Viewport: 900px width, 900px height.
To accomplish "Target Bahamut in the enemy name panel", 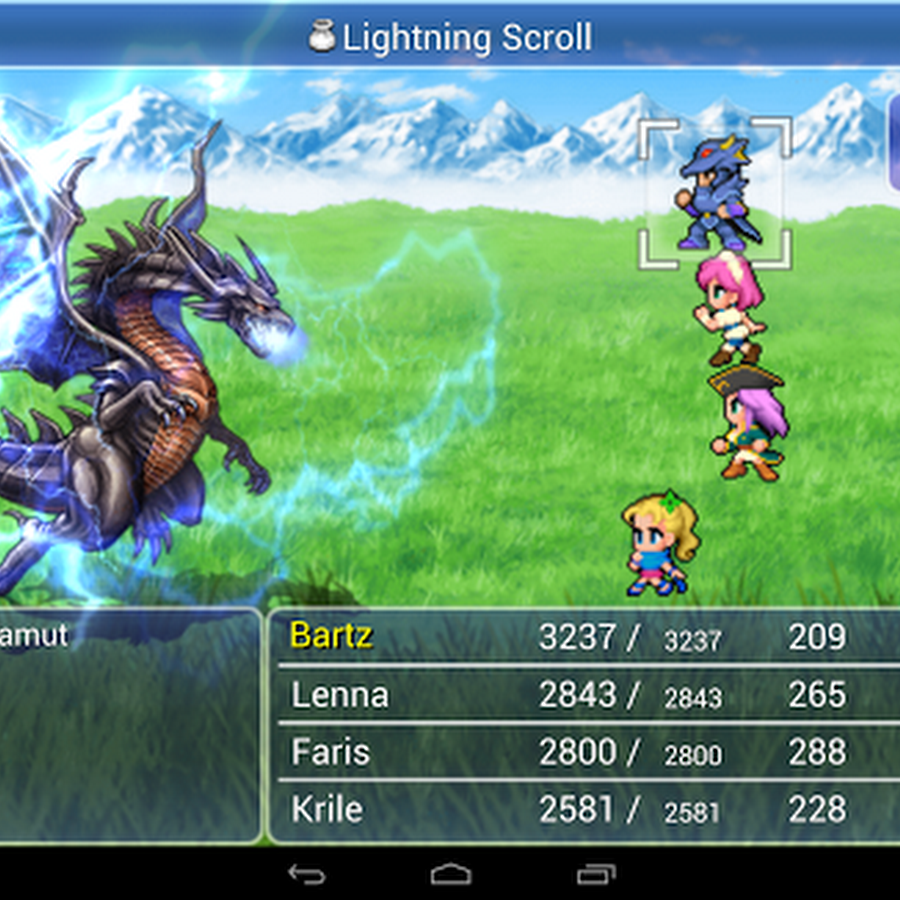I will 35,636.
